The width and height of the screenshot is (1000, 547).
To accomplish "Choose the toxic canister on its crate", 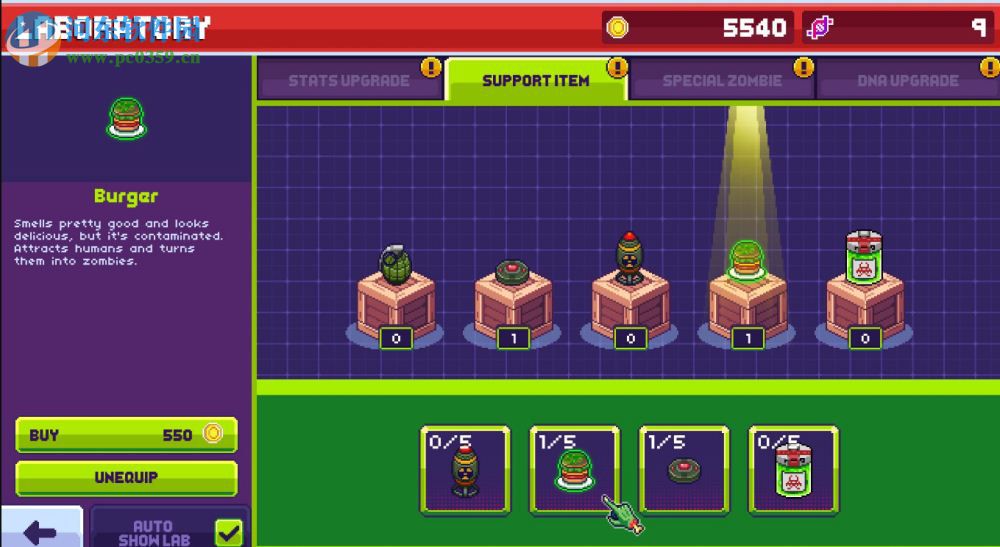I will click(864, 260).
